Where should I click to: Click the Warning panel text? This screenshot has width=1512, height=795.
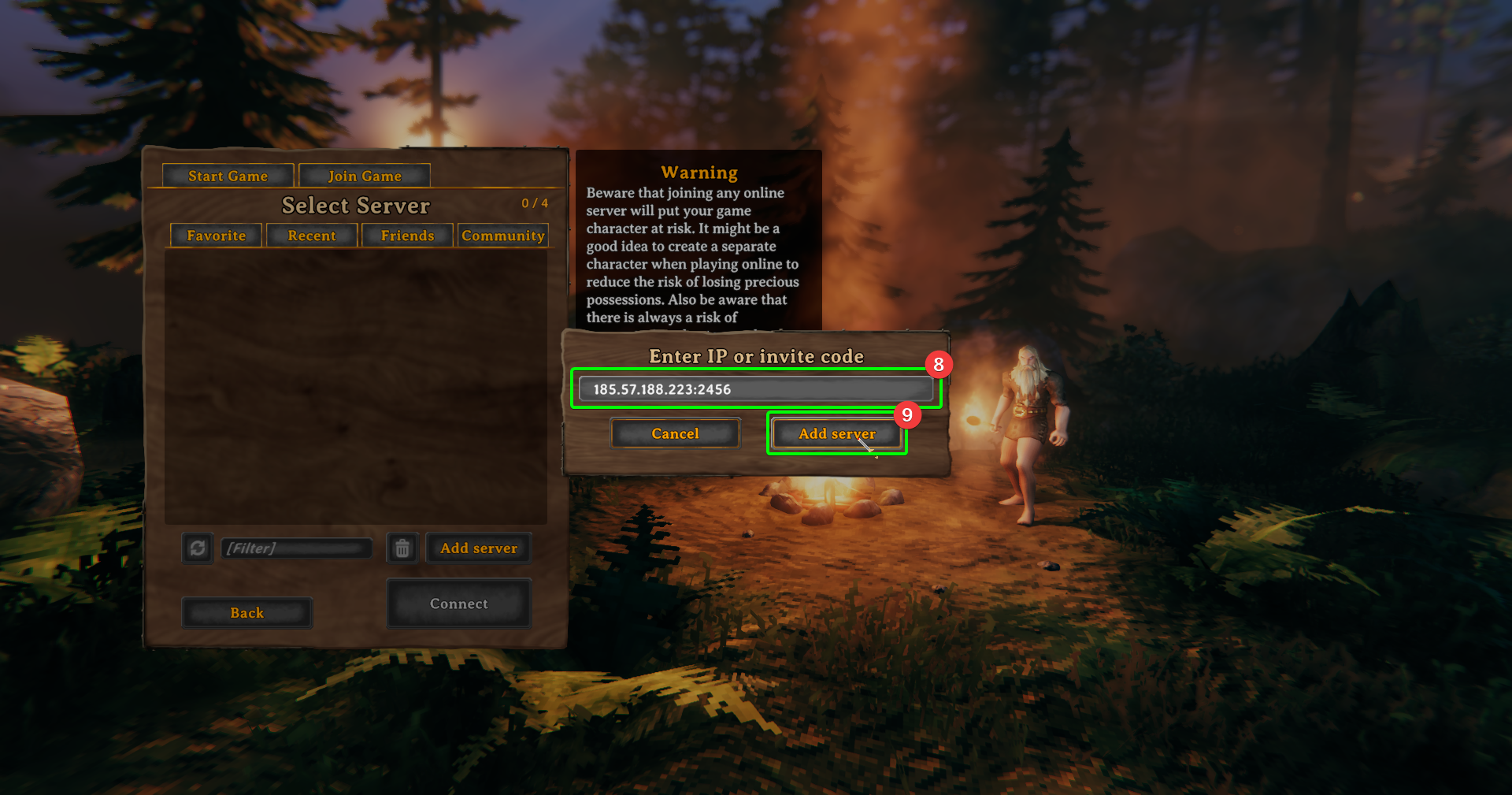(693, 252)
